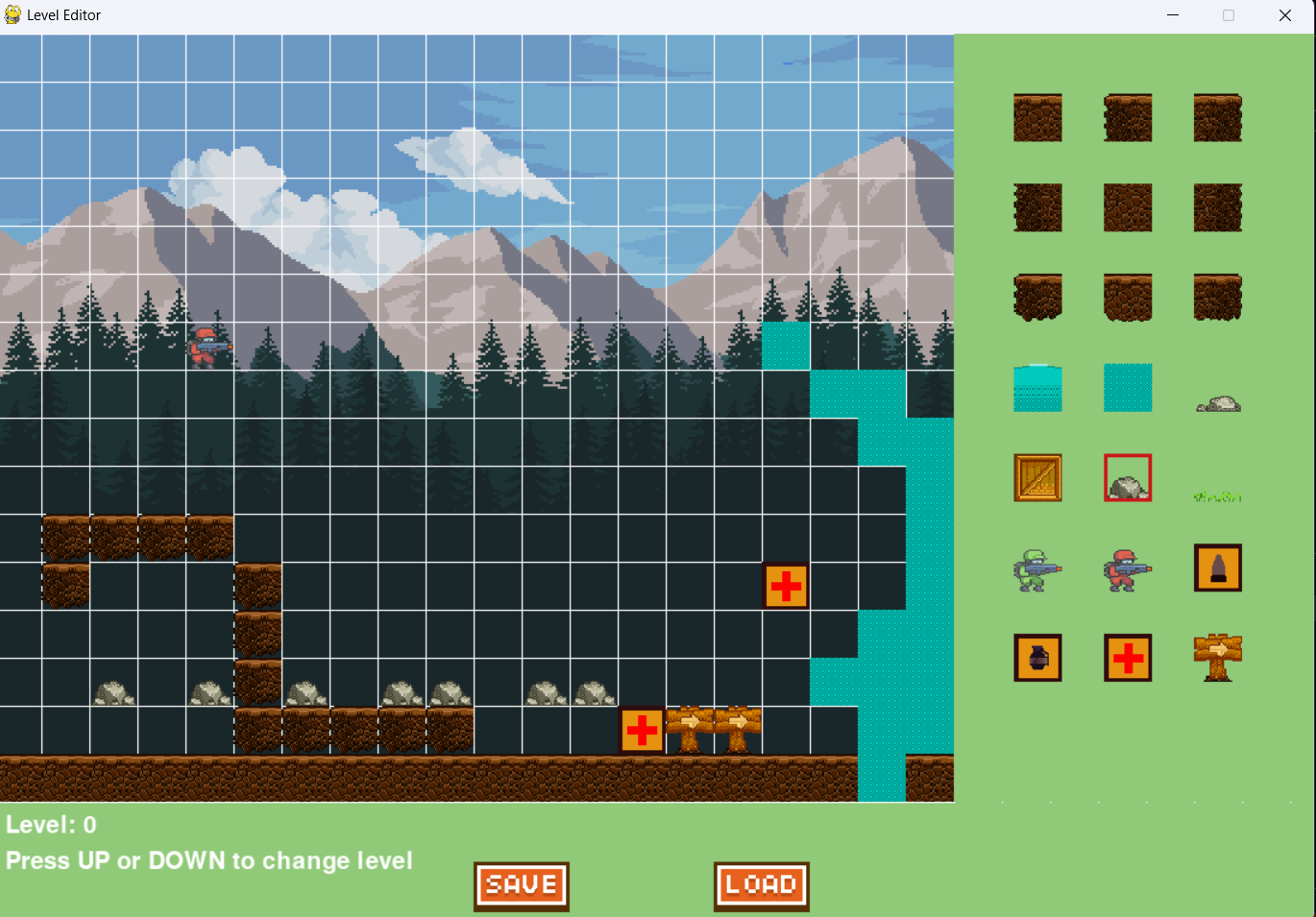
Task: Select the top-left grass-topped dirt tile
Action: (x=1037, y=118)
